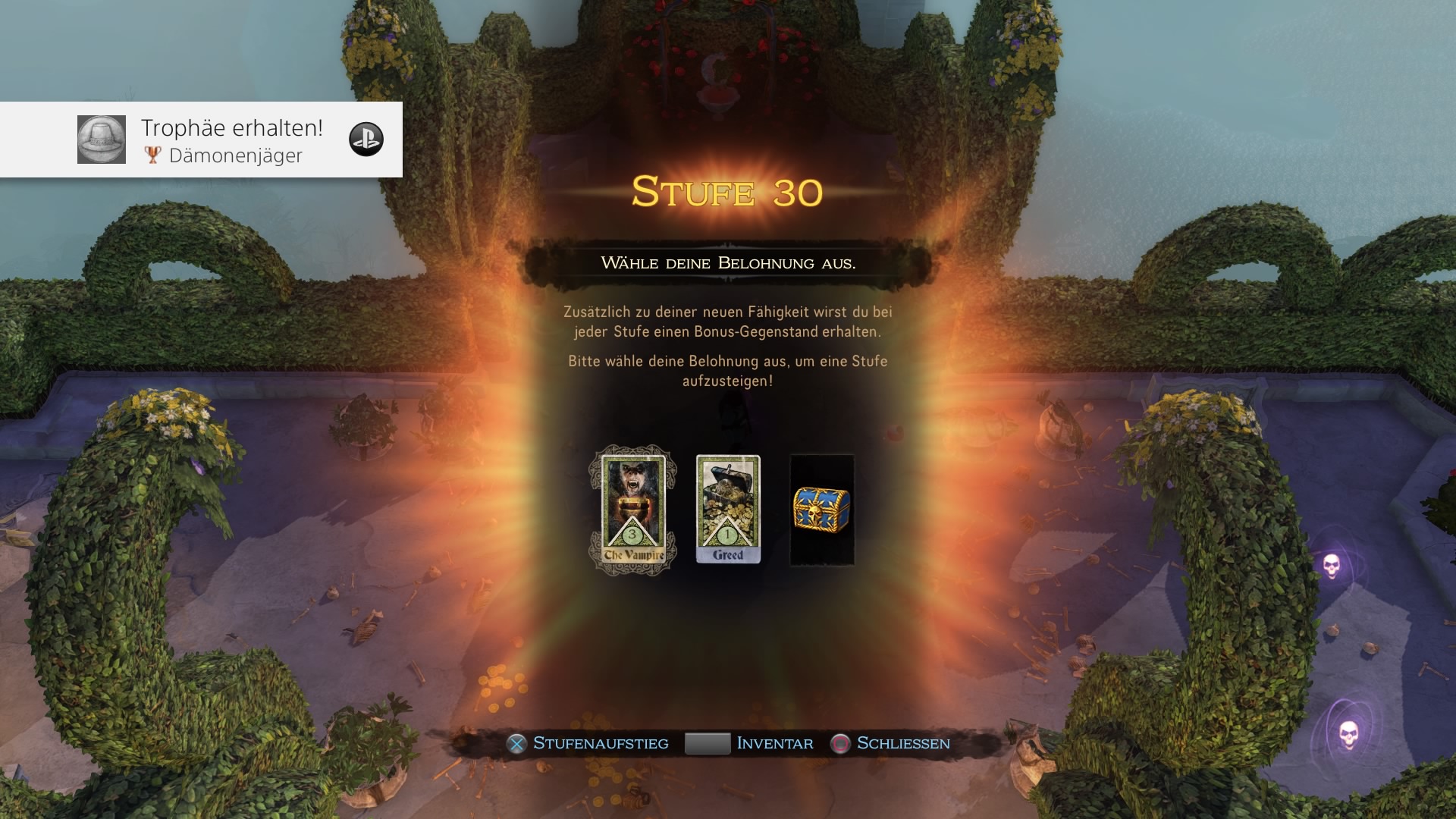Choose The Vampire card reward
Viewport: 1456px width, 819px height.
[633, 510]
